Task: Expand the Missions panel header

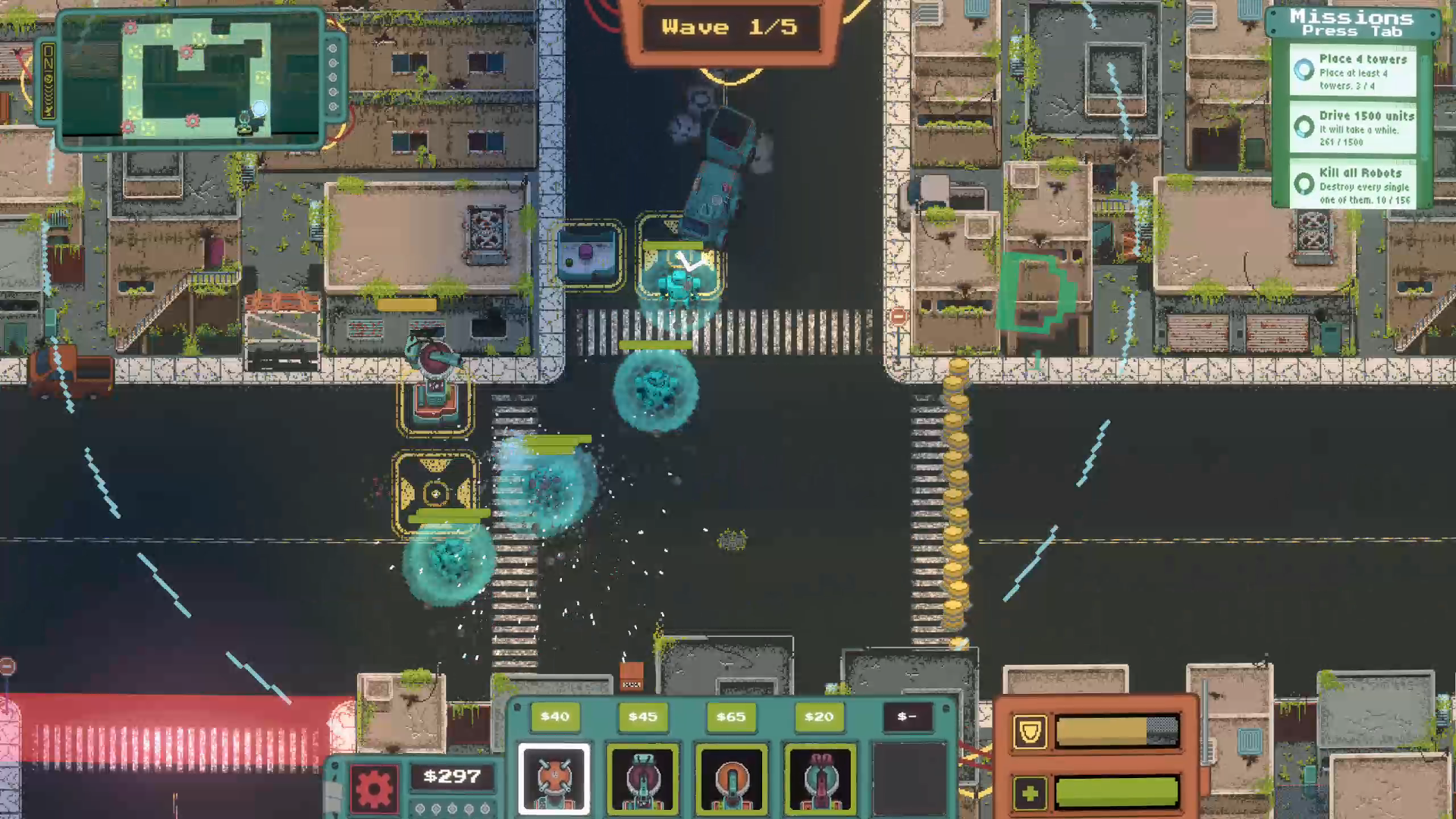Action: pyautogui.click(x=1353, y=23)
